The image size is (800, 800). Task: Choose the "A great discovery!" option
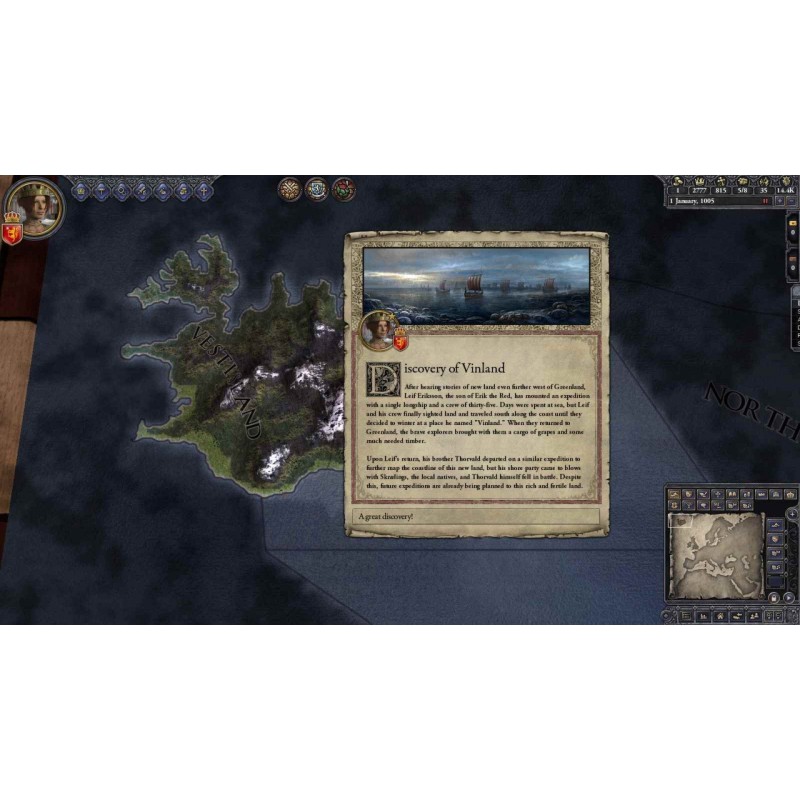[x=477, y=516]
